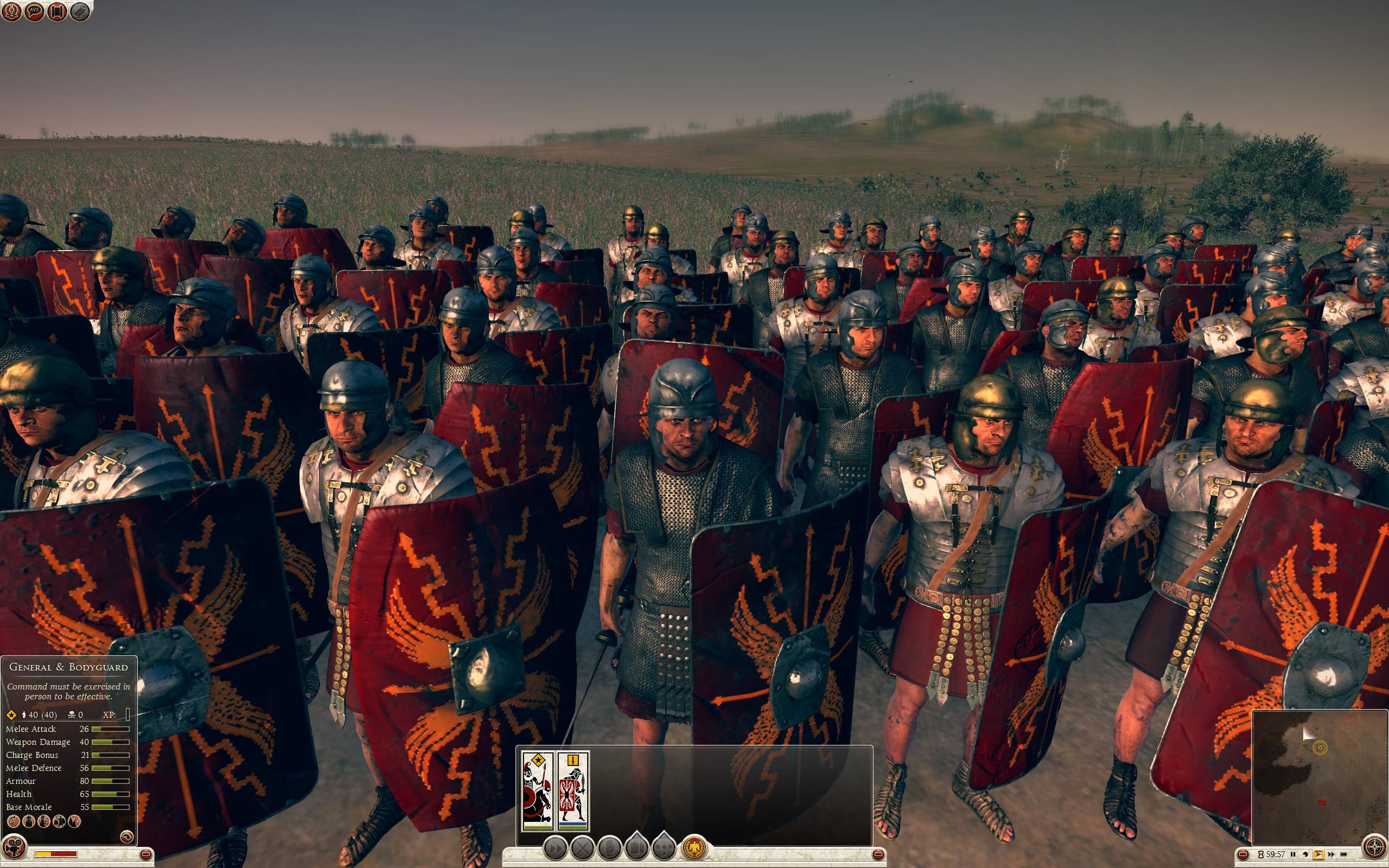Minimize the minimap panel
The height and width of the screenshot is (868, 1389).
click(x=1243, y=854)
